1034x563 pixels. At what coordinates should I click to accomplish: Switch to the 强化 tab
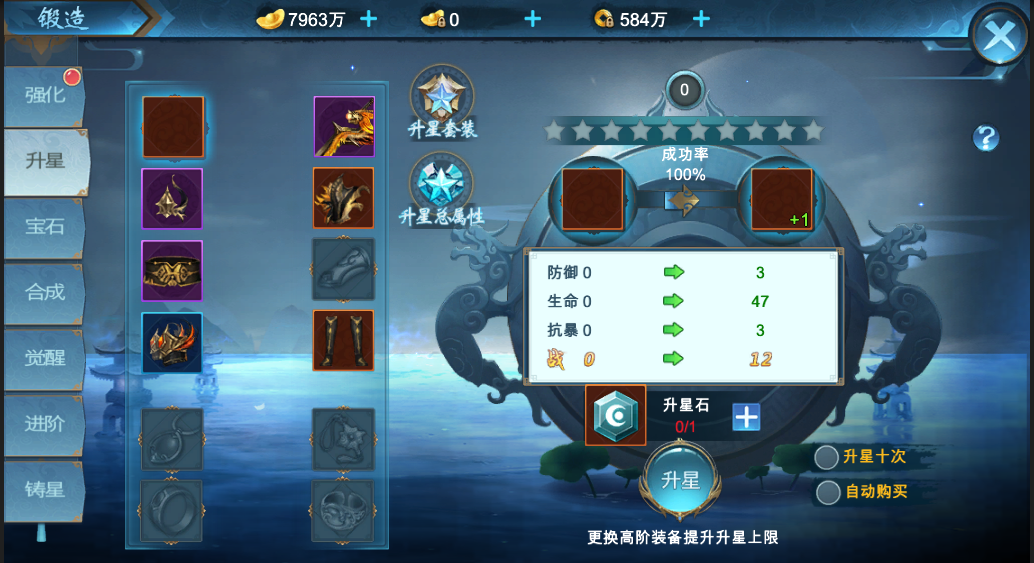(45, 96)
